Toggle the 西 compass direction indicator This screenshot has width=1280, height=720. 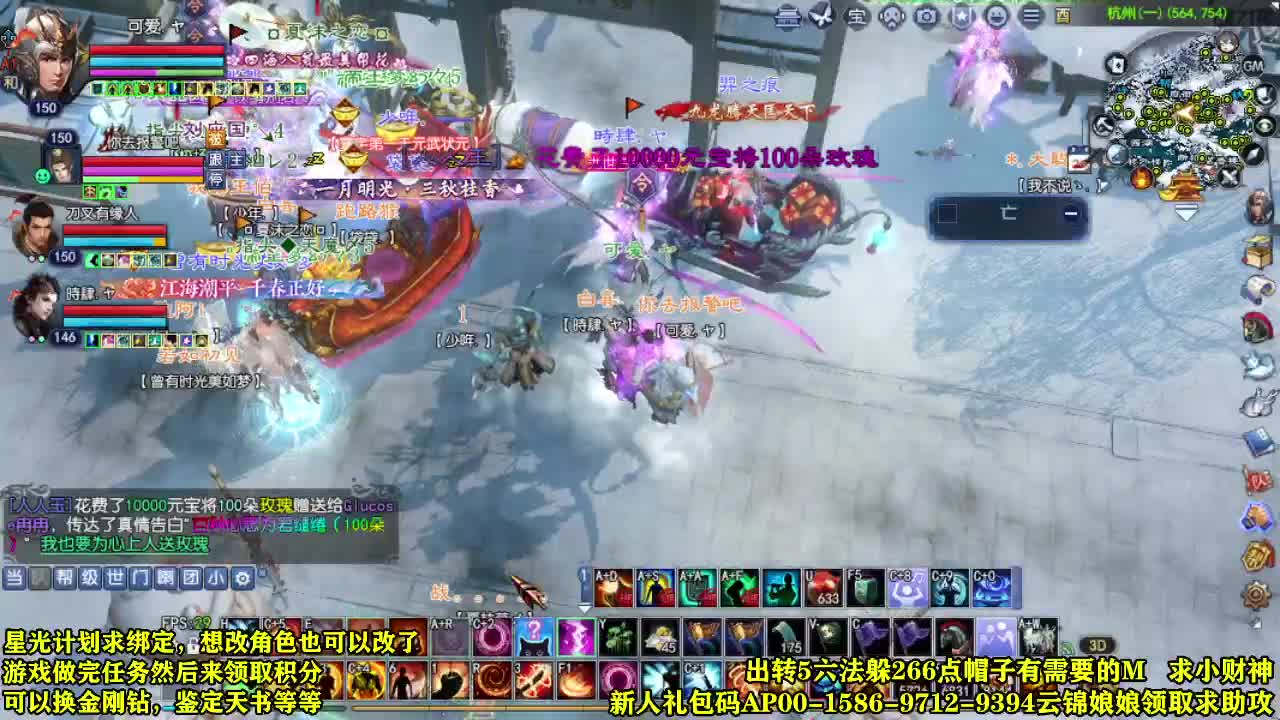coord(1063,15)
